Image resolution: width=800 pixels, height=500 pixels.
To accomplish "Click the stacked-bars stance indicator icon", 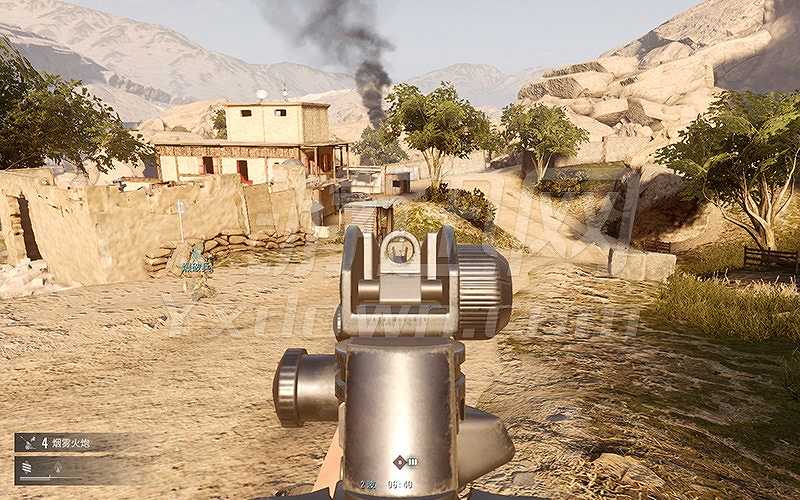I will point(26,467).
